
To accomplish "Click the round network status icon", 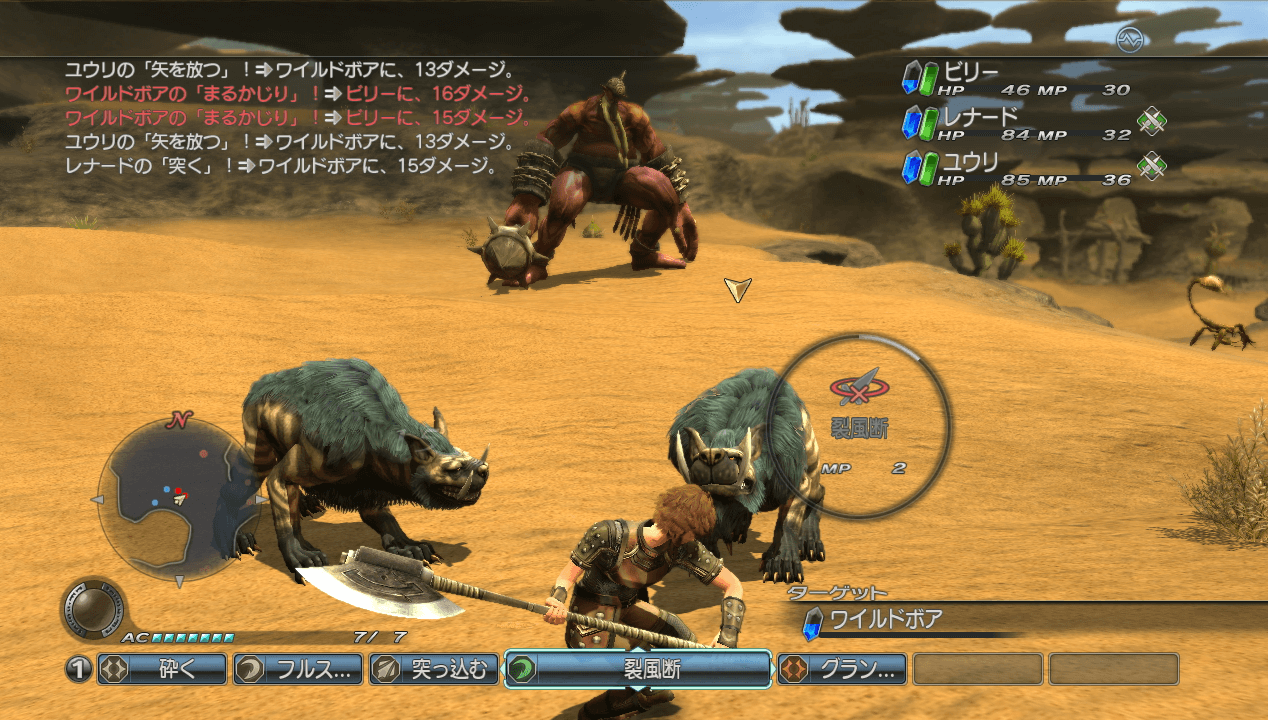I will pyautogui.click(x=1129, y=39).
